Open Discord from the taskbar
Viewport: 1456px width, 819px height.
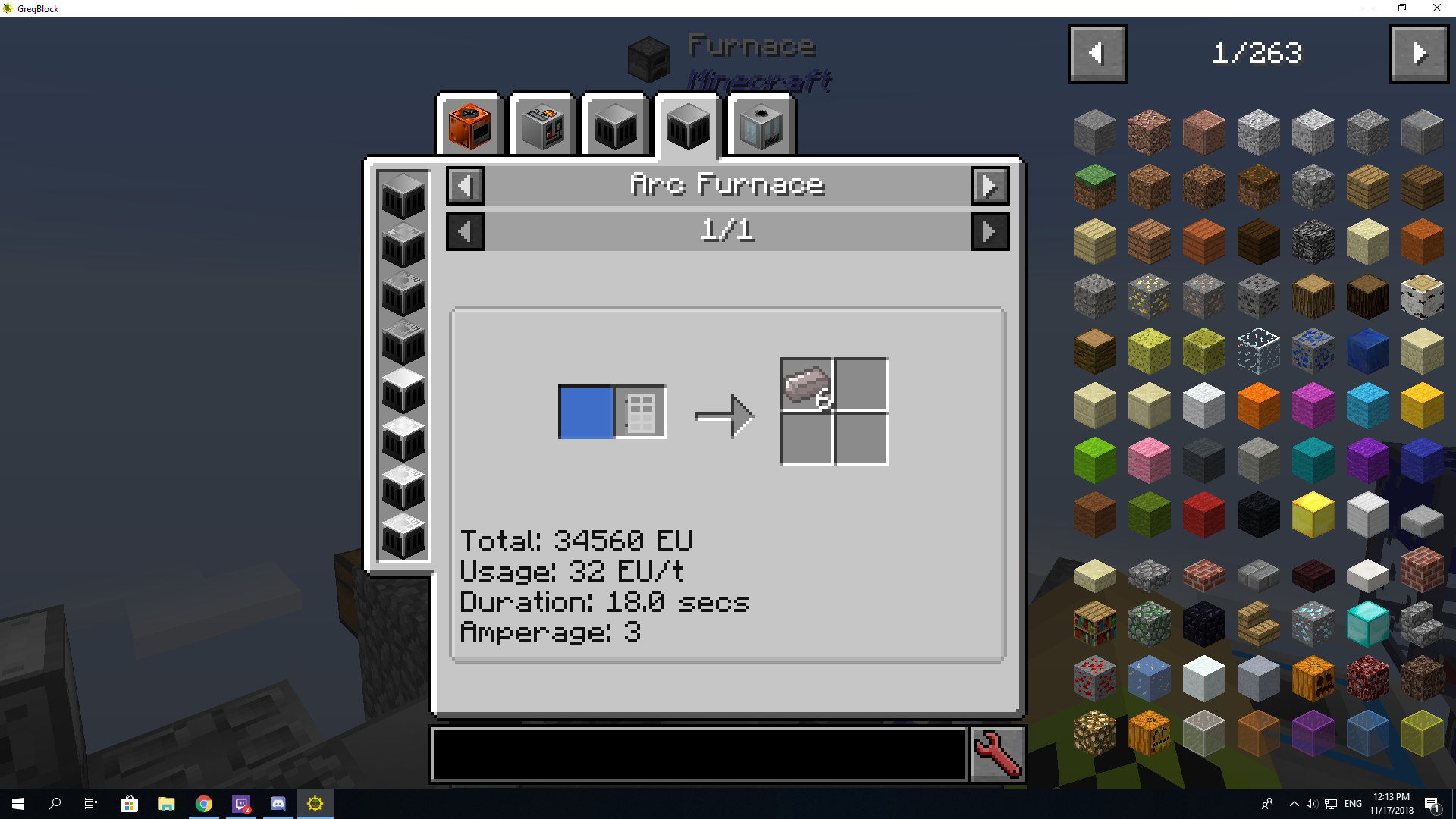click(278, 803)
